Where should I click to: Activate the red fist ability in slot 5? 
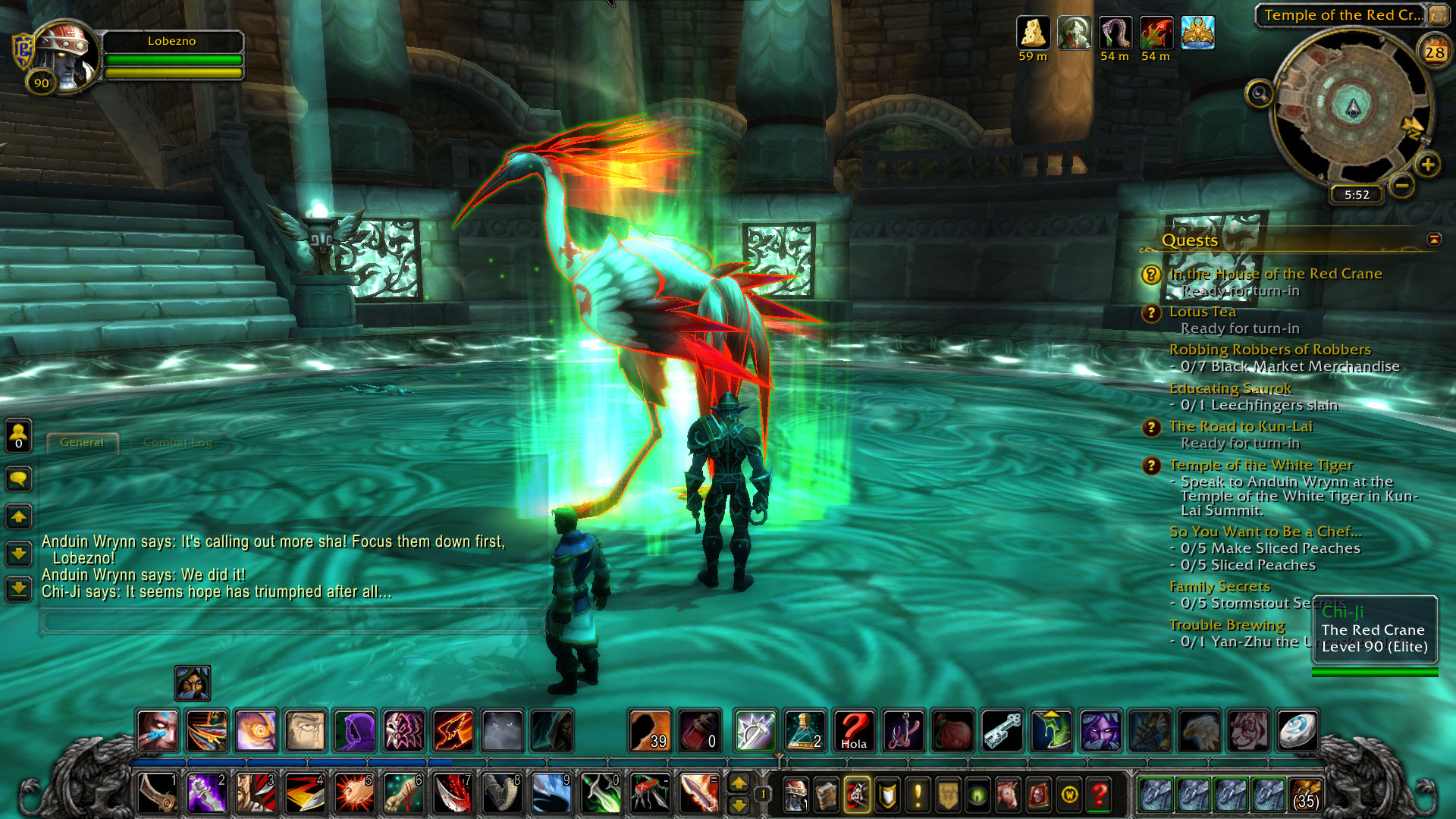(x=353, y=793)
